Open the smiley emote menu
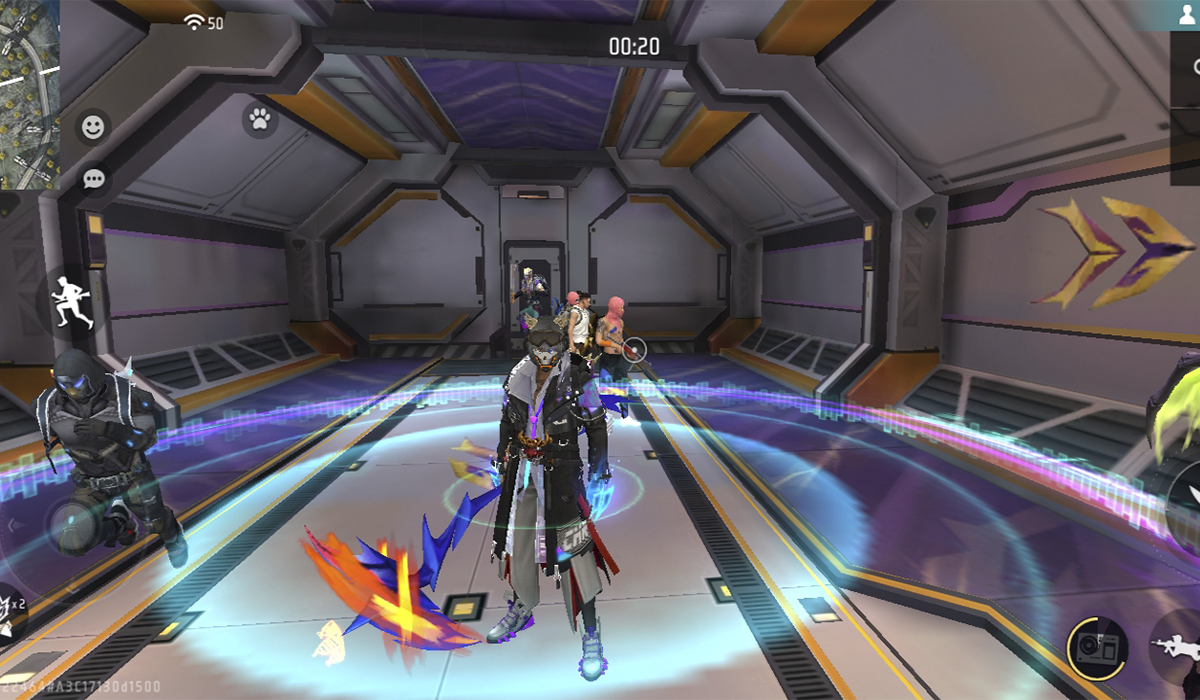1200x700 pixels. pyautogui.click(x=93, y=127)
